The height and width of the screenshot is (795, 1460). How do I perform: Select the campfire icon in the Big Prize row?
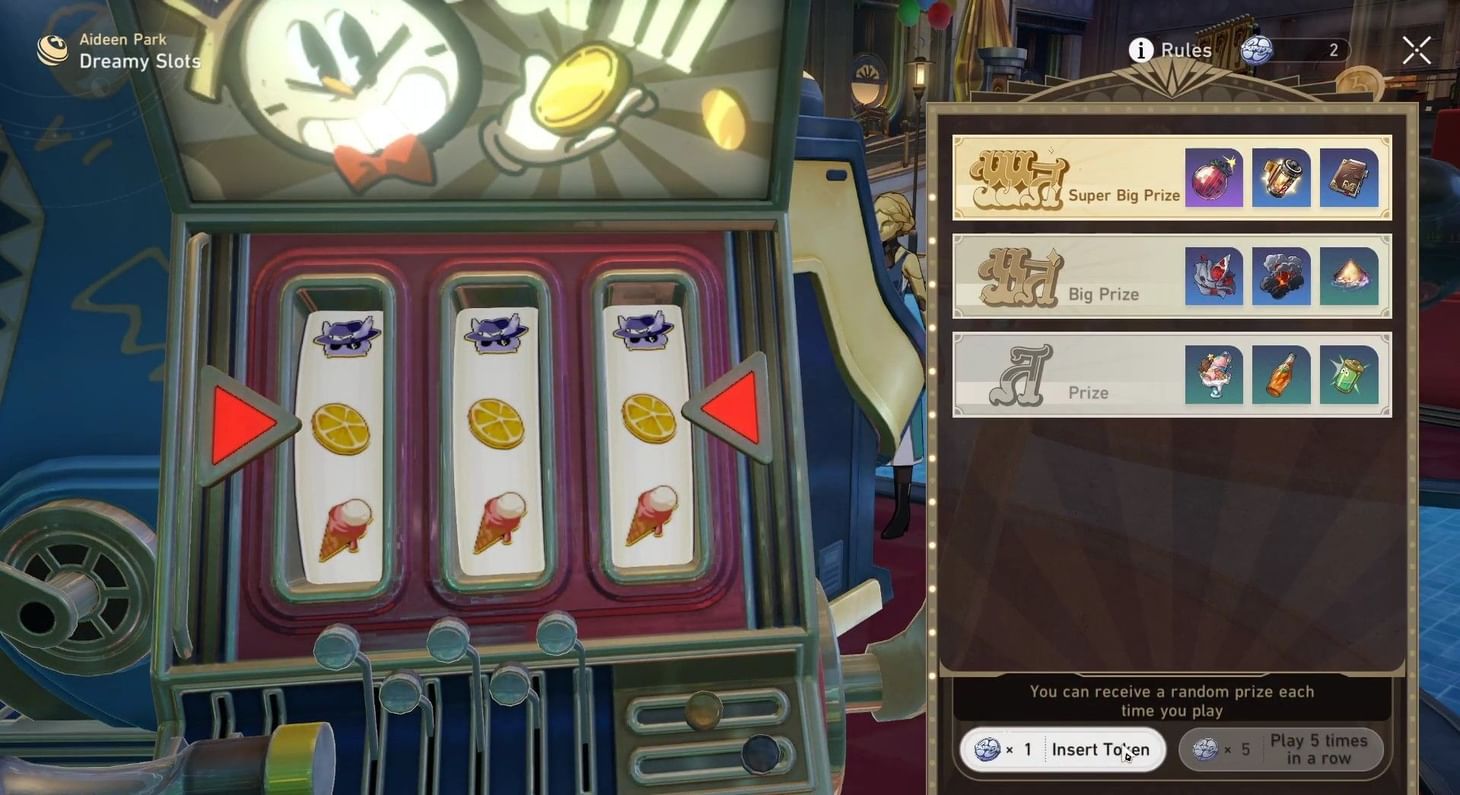point(1348,276)
